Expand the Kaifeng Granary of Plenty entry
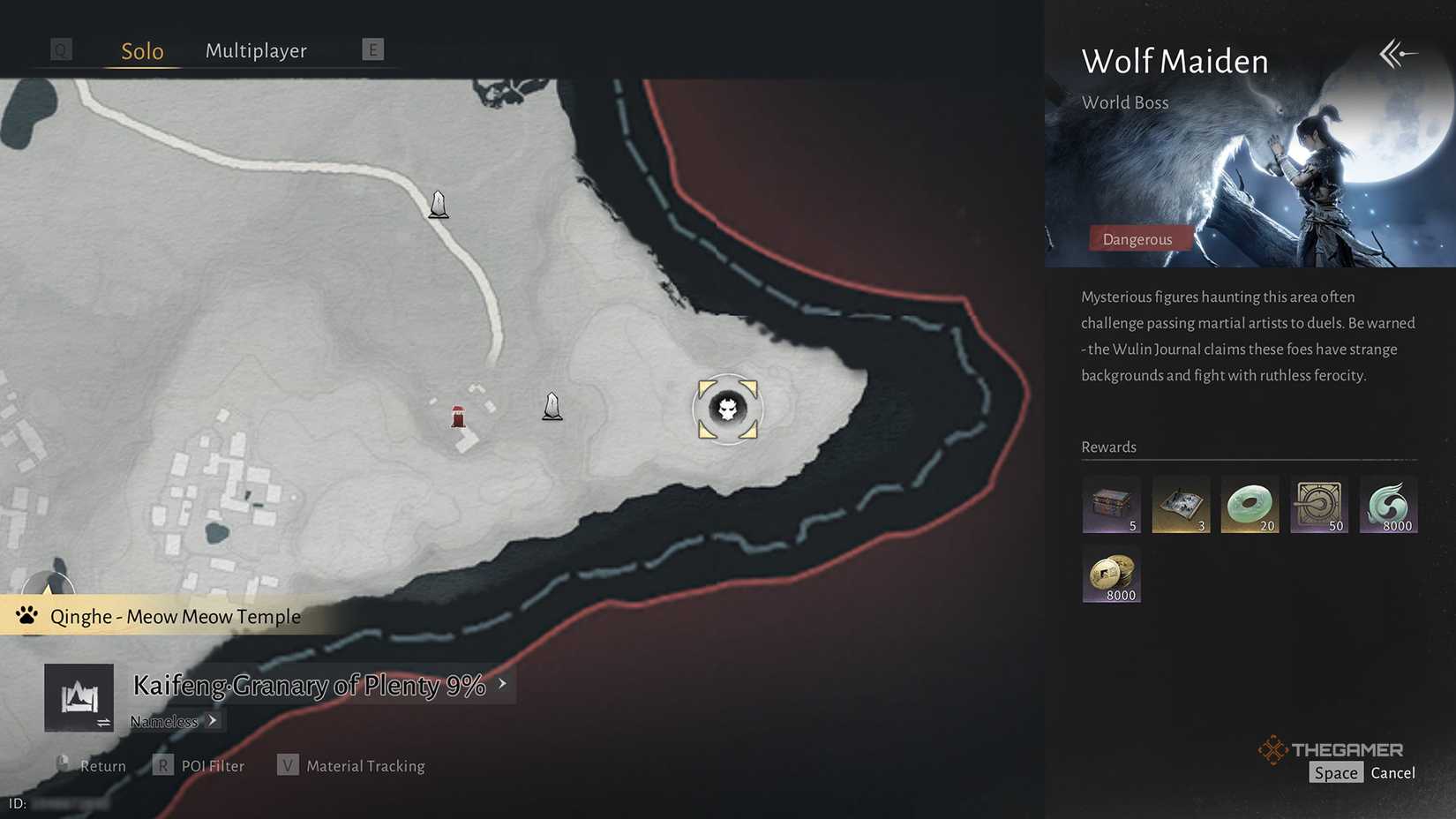Viewport: 1456px width, 819px height. tap(500, 683)
